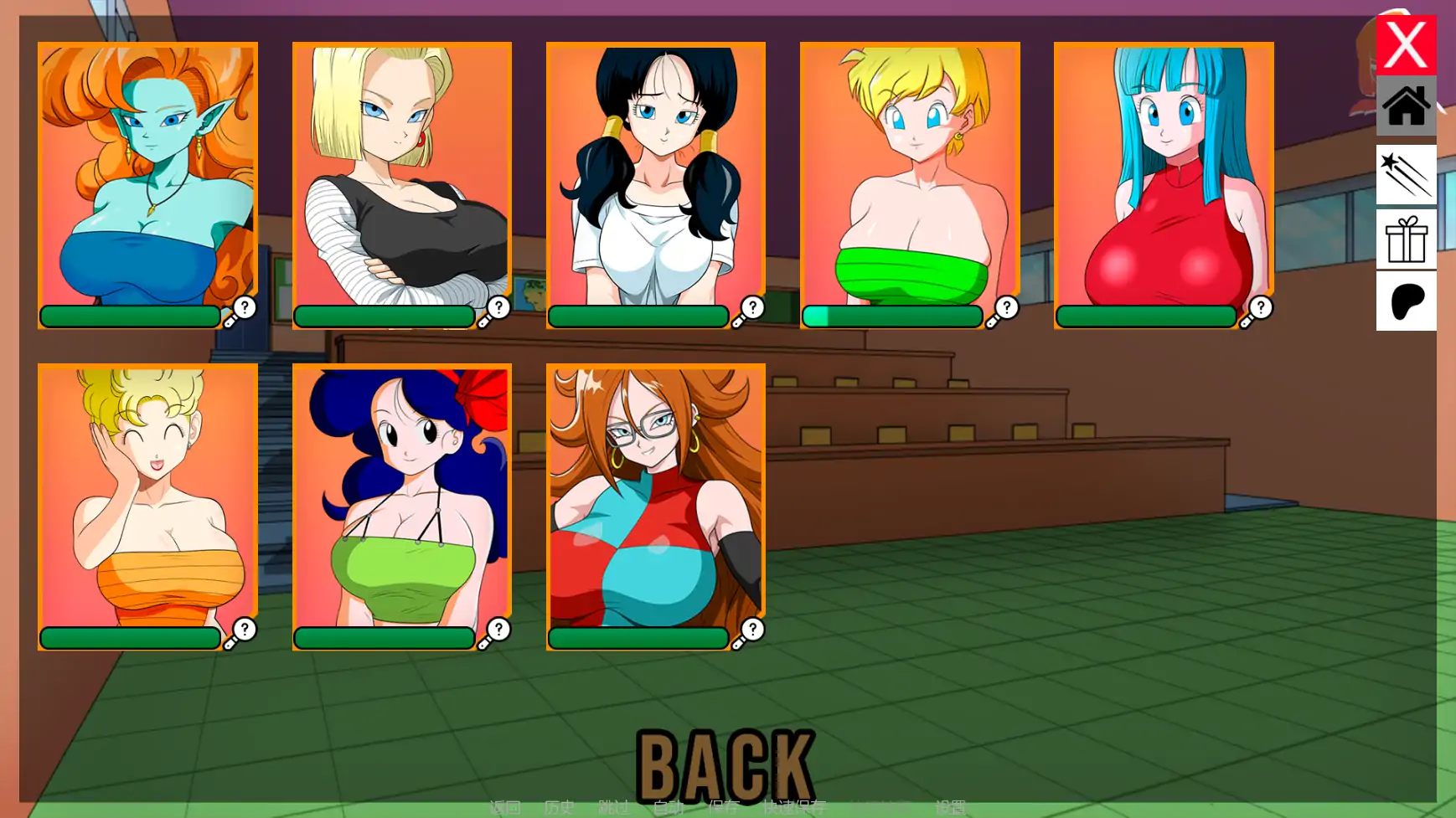Go to the home icon
This screenshot has height=818, width=1456.
pyautogui.click(x=1405, y=106)
